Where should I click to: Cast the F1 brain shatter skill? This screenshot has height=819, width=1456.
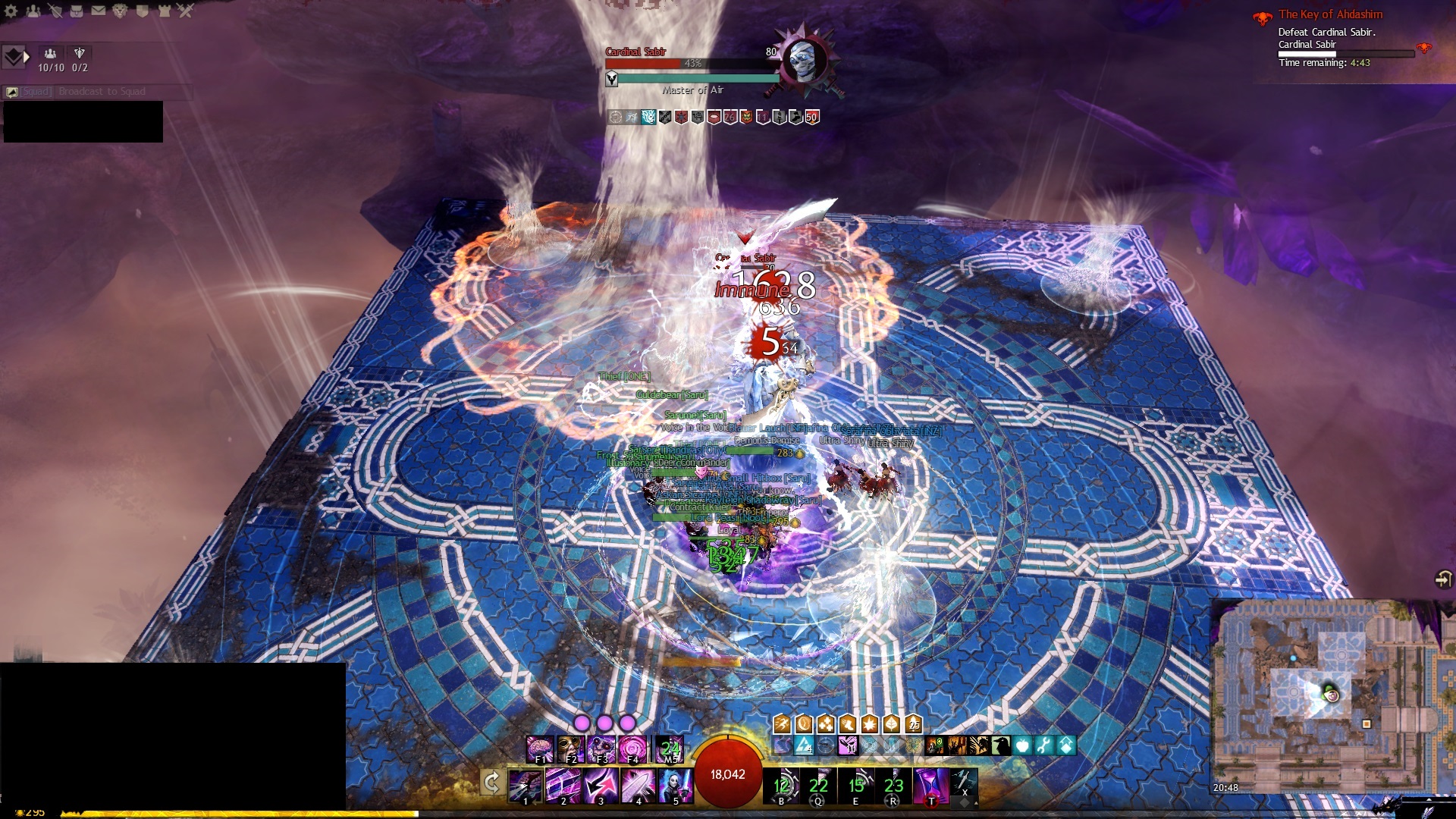[x=540, y=748]
